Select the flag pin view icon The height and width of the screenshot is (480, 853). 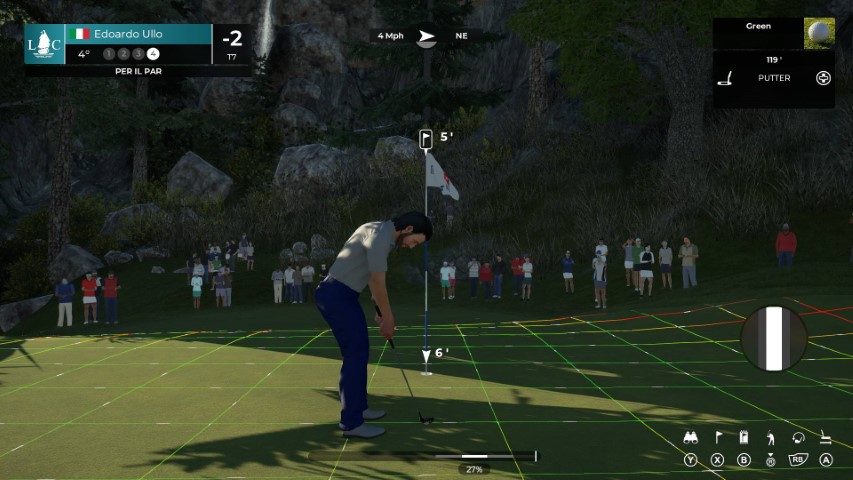pyautogui.click(x=717, y=438)
